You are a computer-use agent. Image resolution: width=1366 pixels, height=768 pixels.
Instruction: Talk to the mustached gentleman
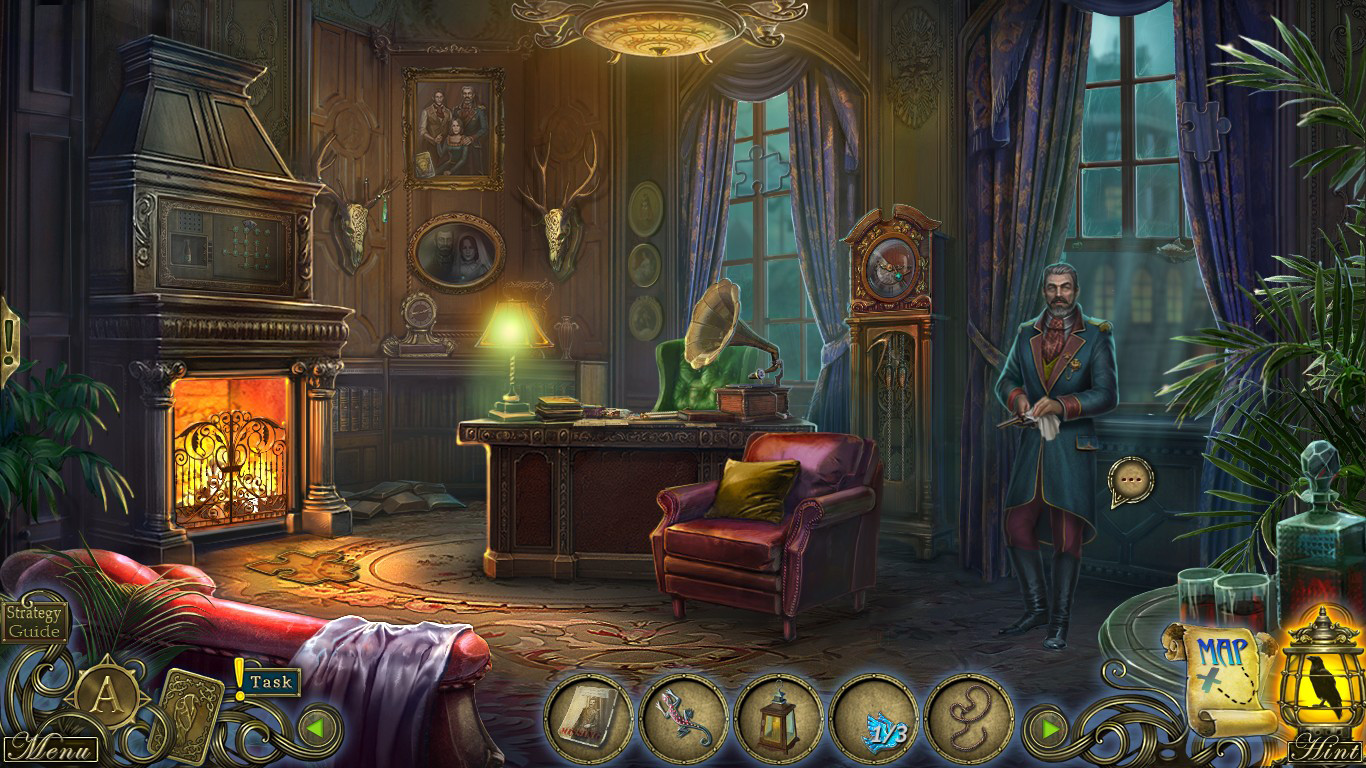(1062, 350)
